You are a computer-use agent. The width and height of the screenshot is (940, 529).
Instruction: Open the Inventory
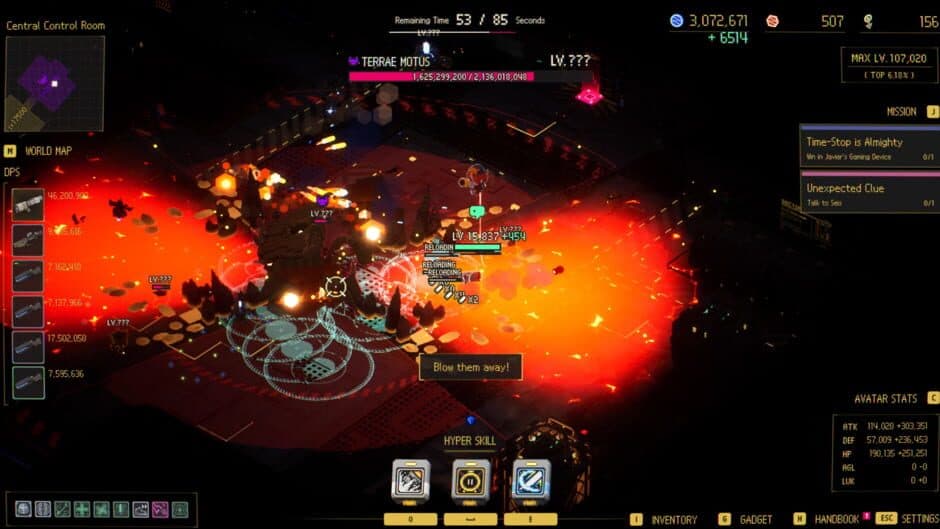pyautogui.click(x=673, y=520)
